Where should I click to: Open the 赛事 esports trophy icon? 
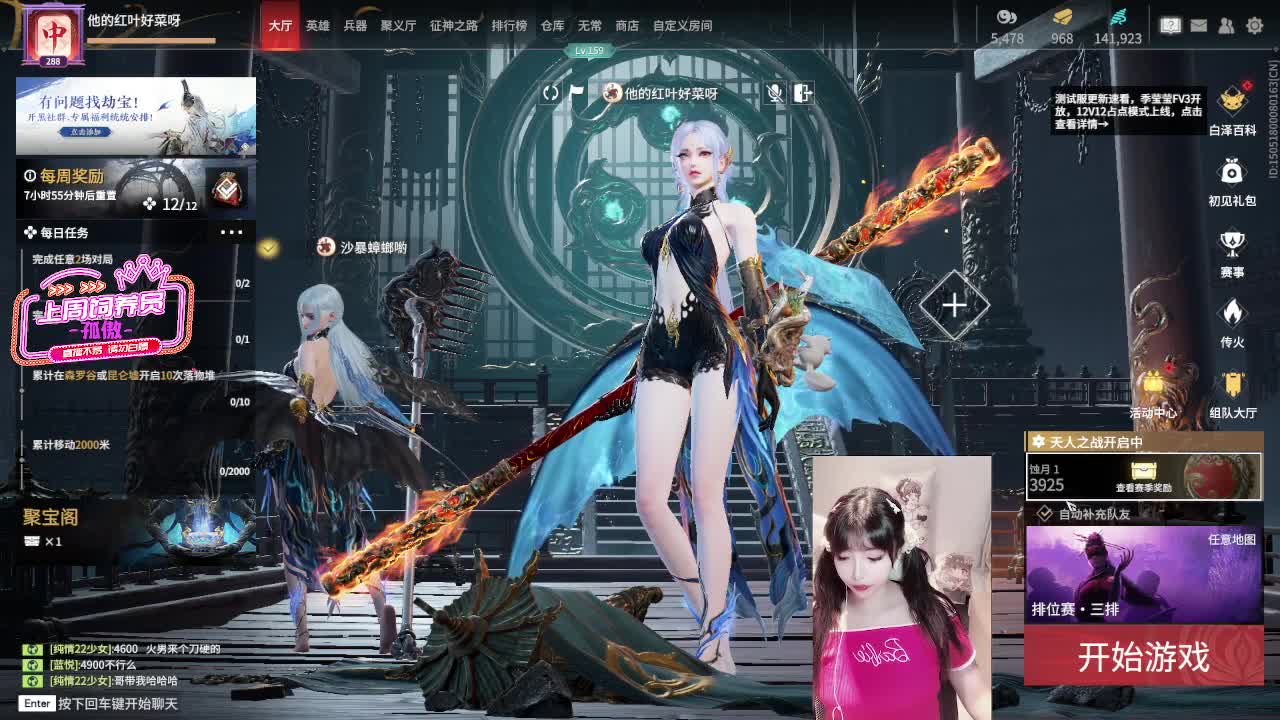[x=1231, y=250]
